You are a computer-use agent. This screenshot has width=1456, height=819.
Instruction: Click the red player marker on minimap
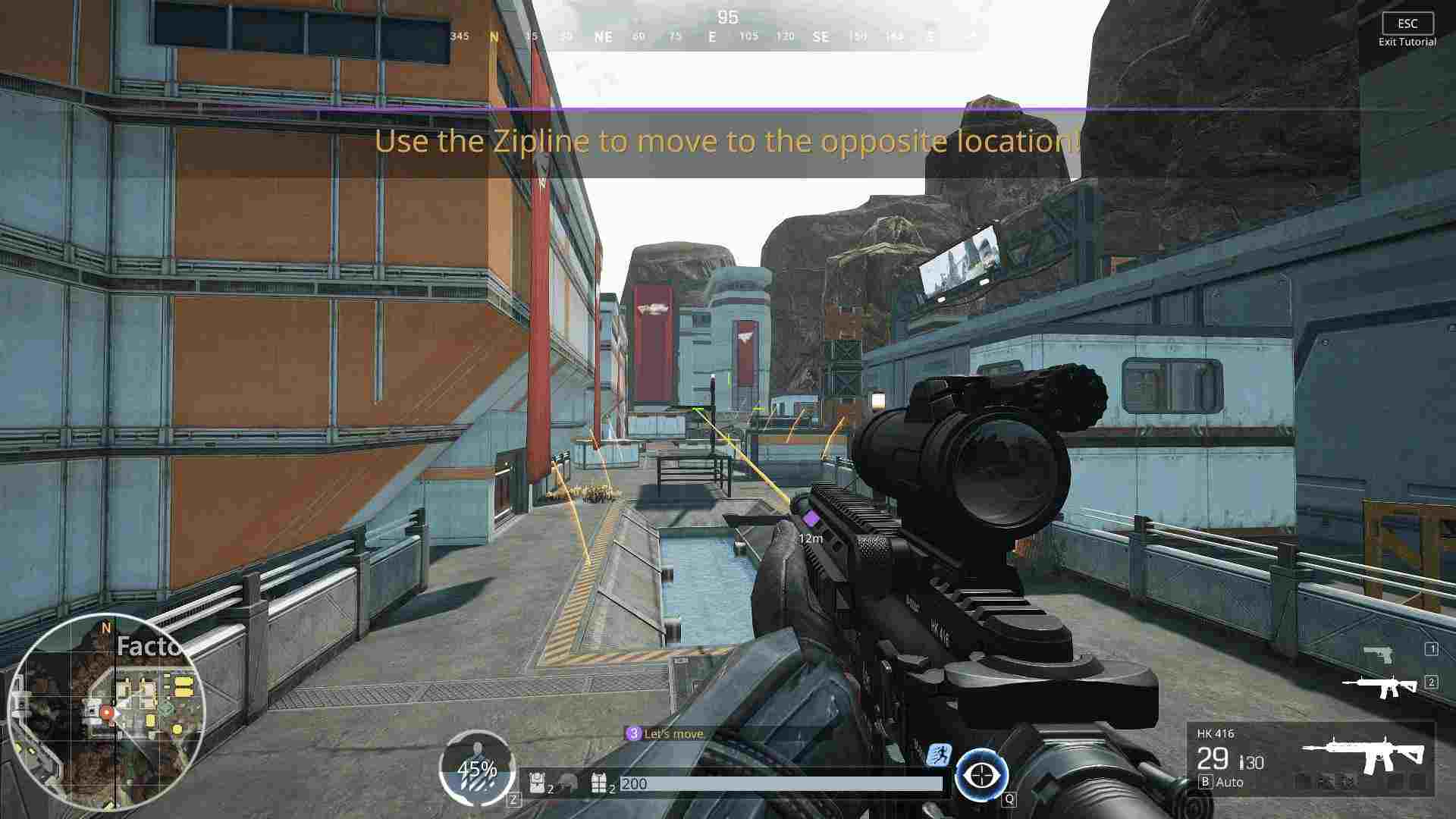[107, 713]
